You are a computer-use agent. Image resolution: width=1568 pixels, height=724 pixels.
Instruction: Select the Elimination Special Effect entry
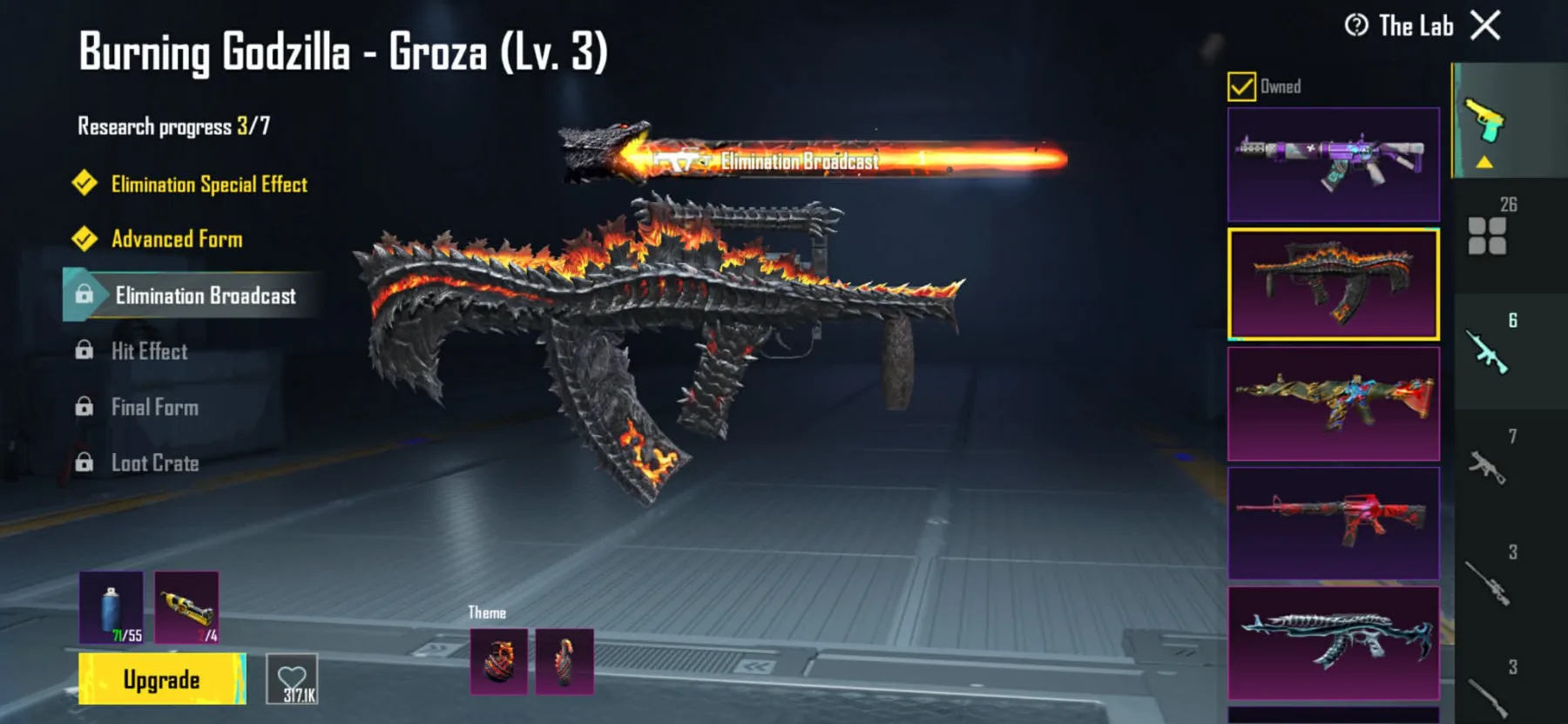(209, 184)
